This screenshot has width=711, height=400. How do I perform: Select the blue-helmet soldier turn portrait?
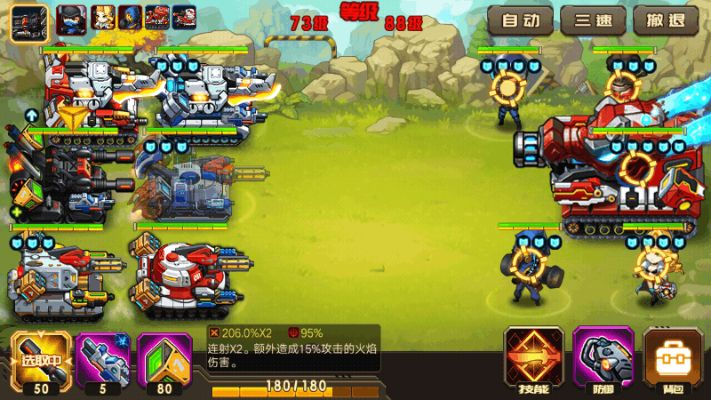point(129,17)
